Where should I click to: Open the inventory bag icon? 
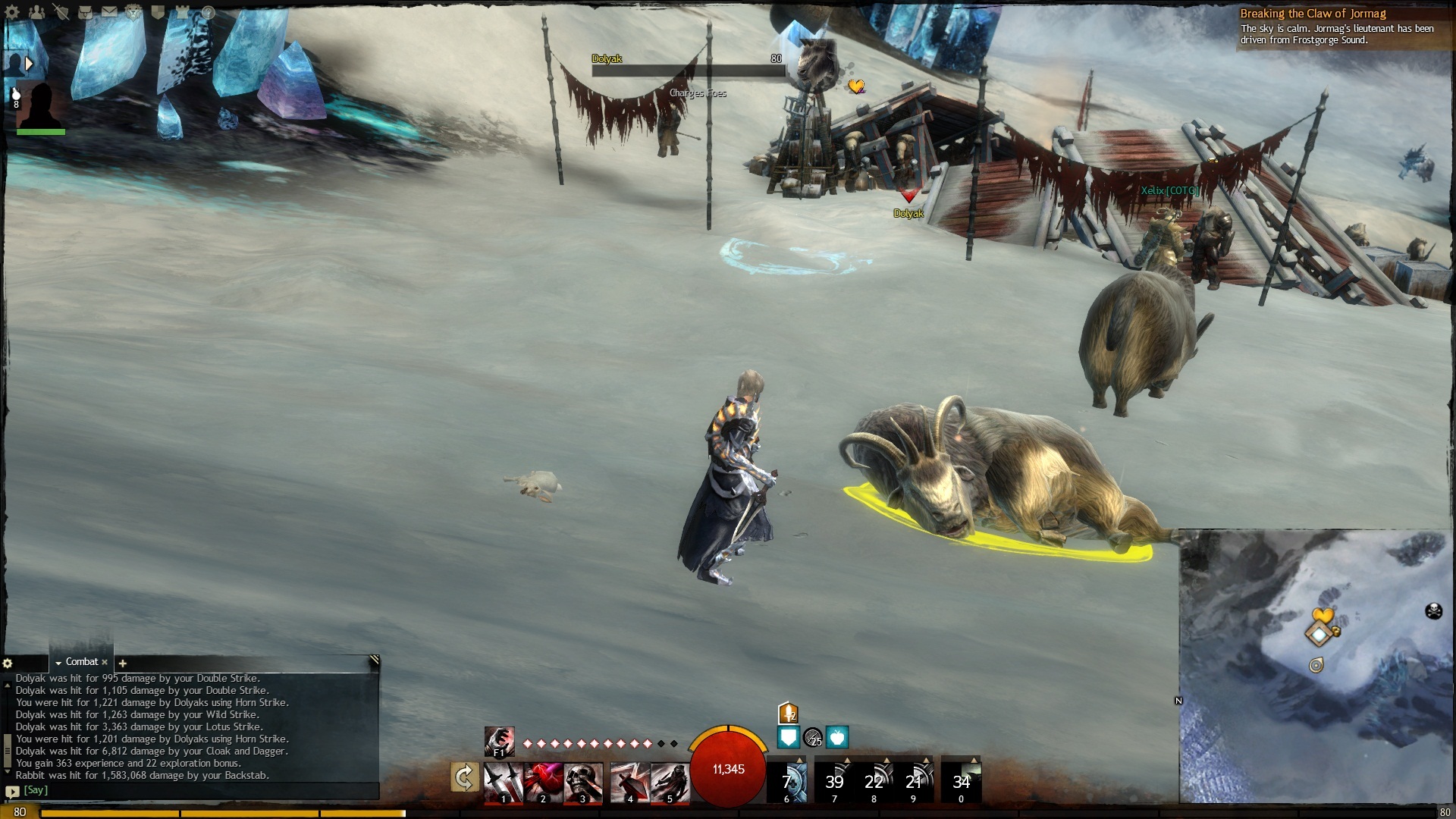(x=85, y=12)
